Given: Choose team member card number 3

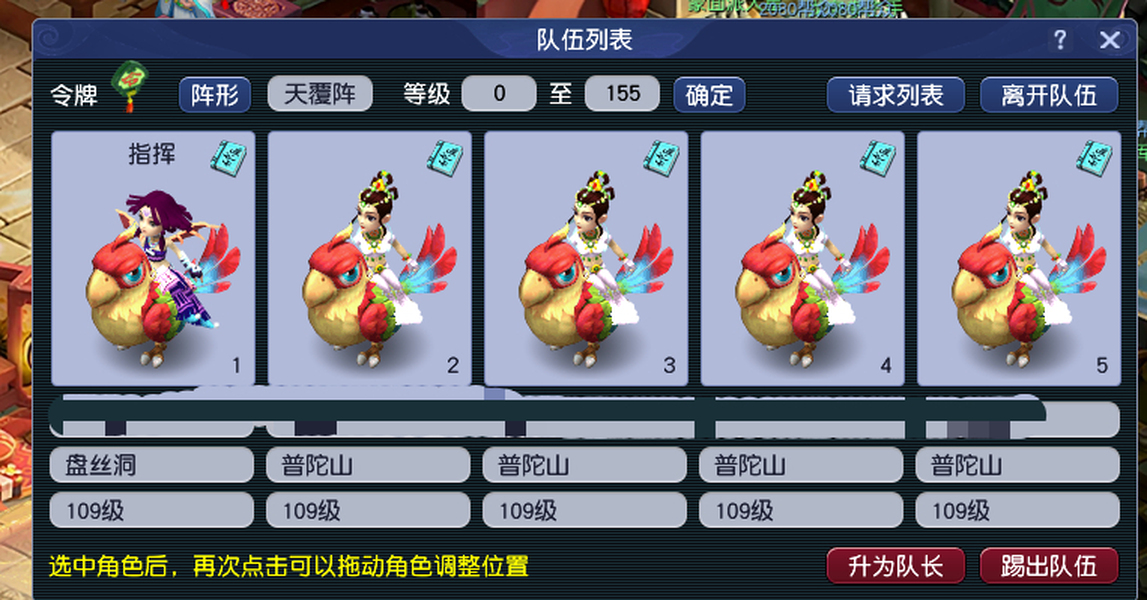Looking at the screenshot, I should pos(586,258).
